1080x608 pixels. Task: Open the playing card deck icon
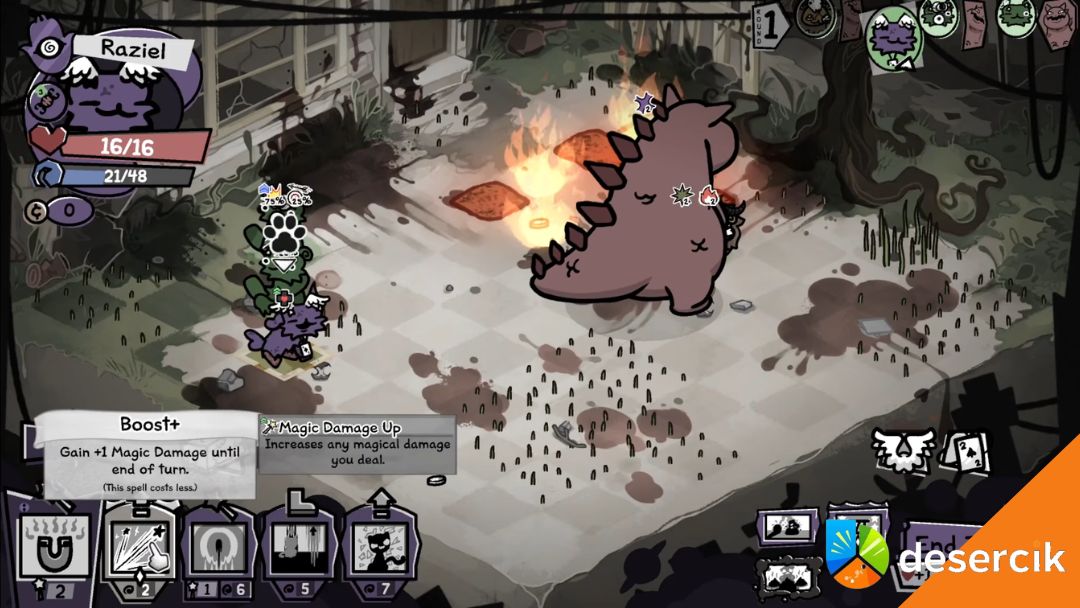coord(965,454)
